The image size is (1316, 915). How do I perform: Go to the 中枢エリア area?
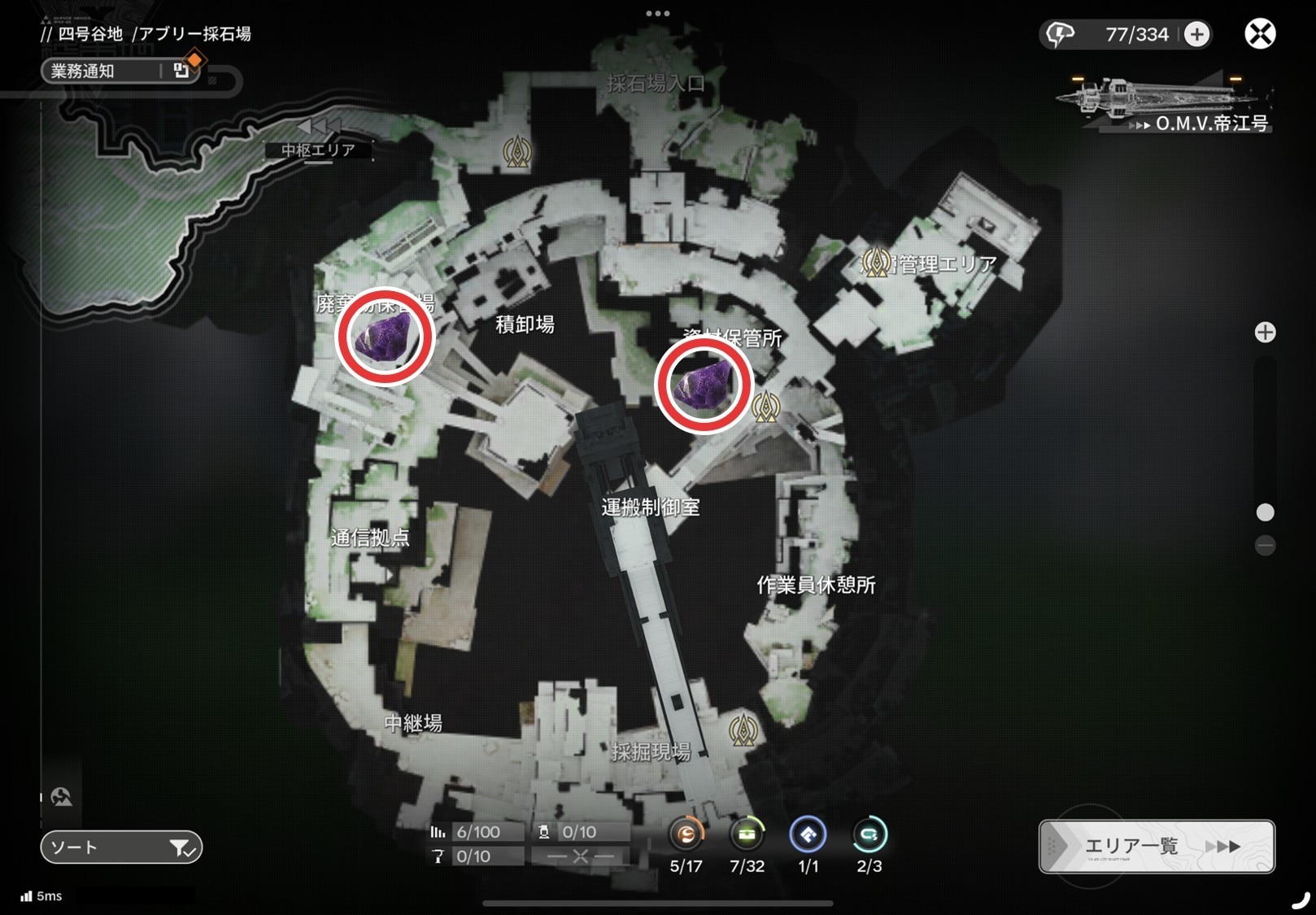[318, 149]
